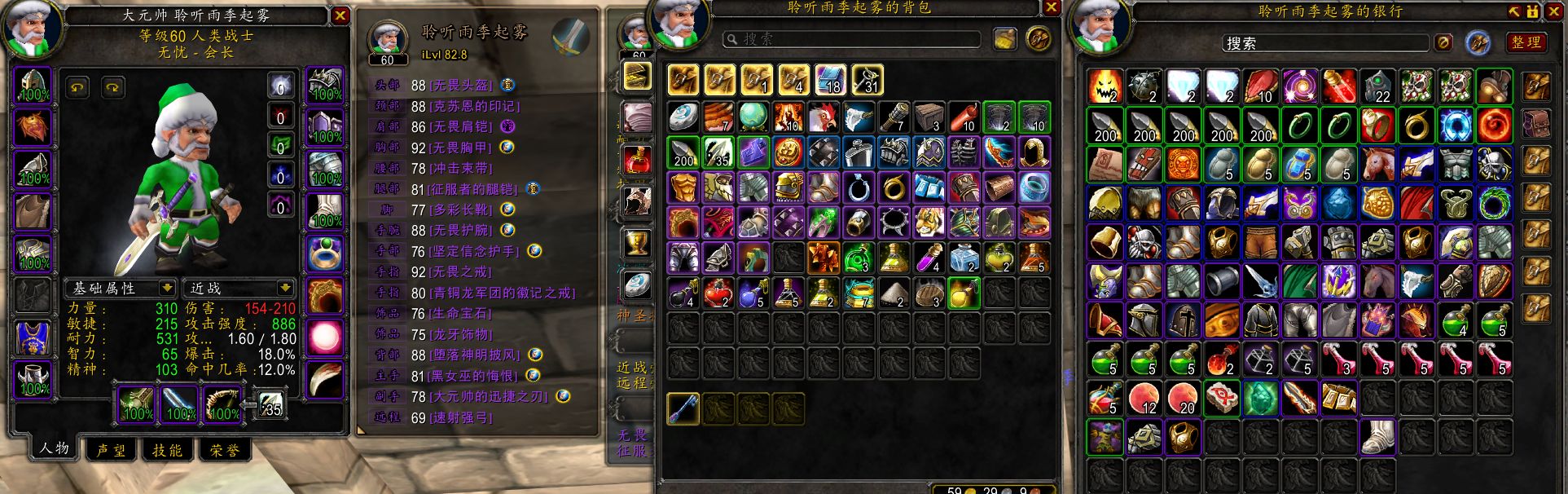Viewport: 1568px width, 494px height.
Task: Click the 无畏胸甲 item link
Action: (x=460, y=148)
